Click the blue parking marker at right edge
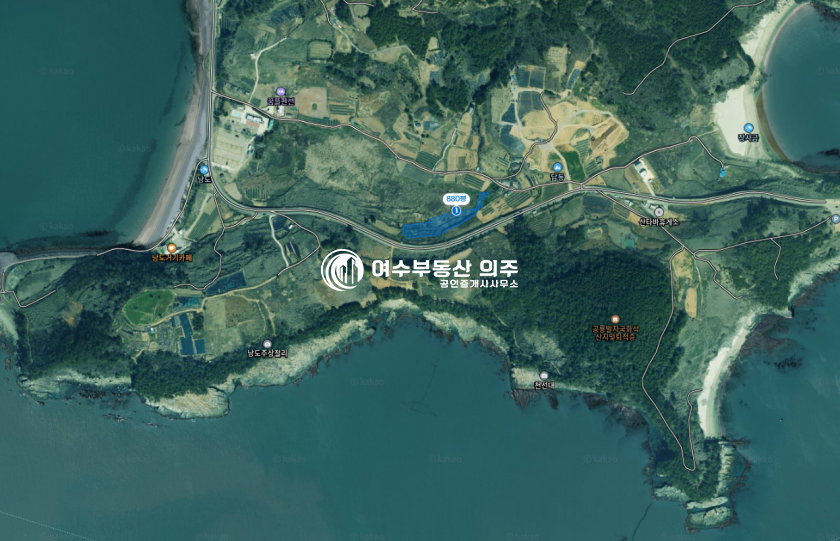Viewport: 840px width, 541px height. click(835, 218)
